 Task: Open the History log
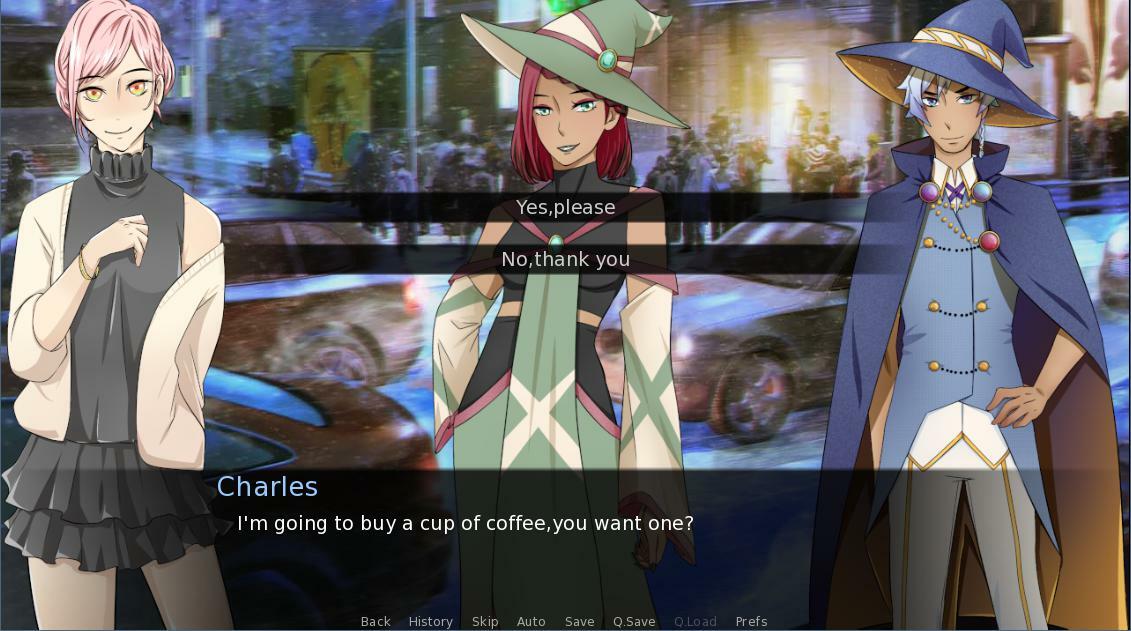coord(430,621)
